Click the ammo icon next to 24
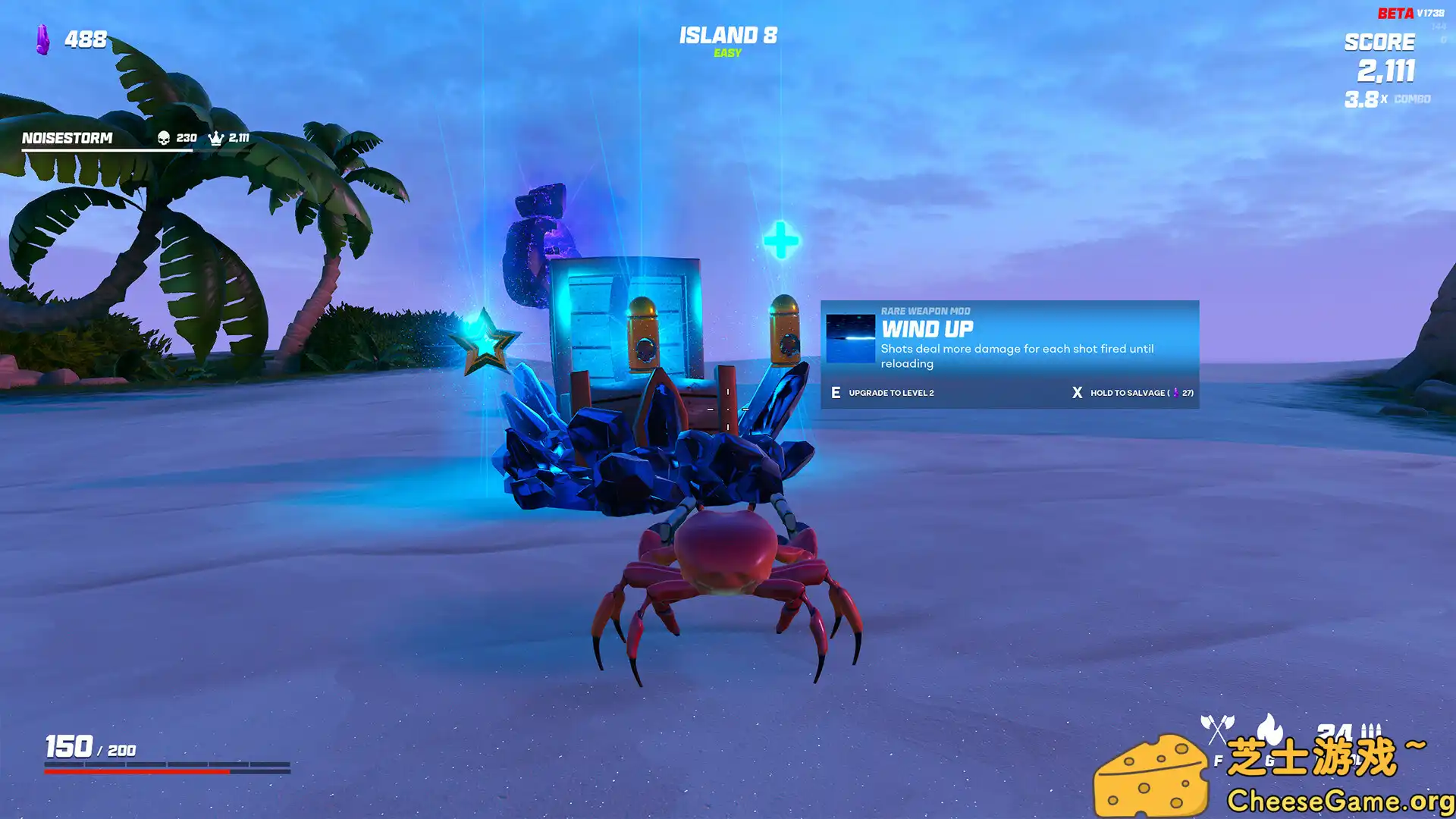The image size is (1456, 819). 1371,730
